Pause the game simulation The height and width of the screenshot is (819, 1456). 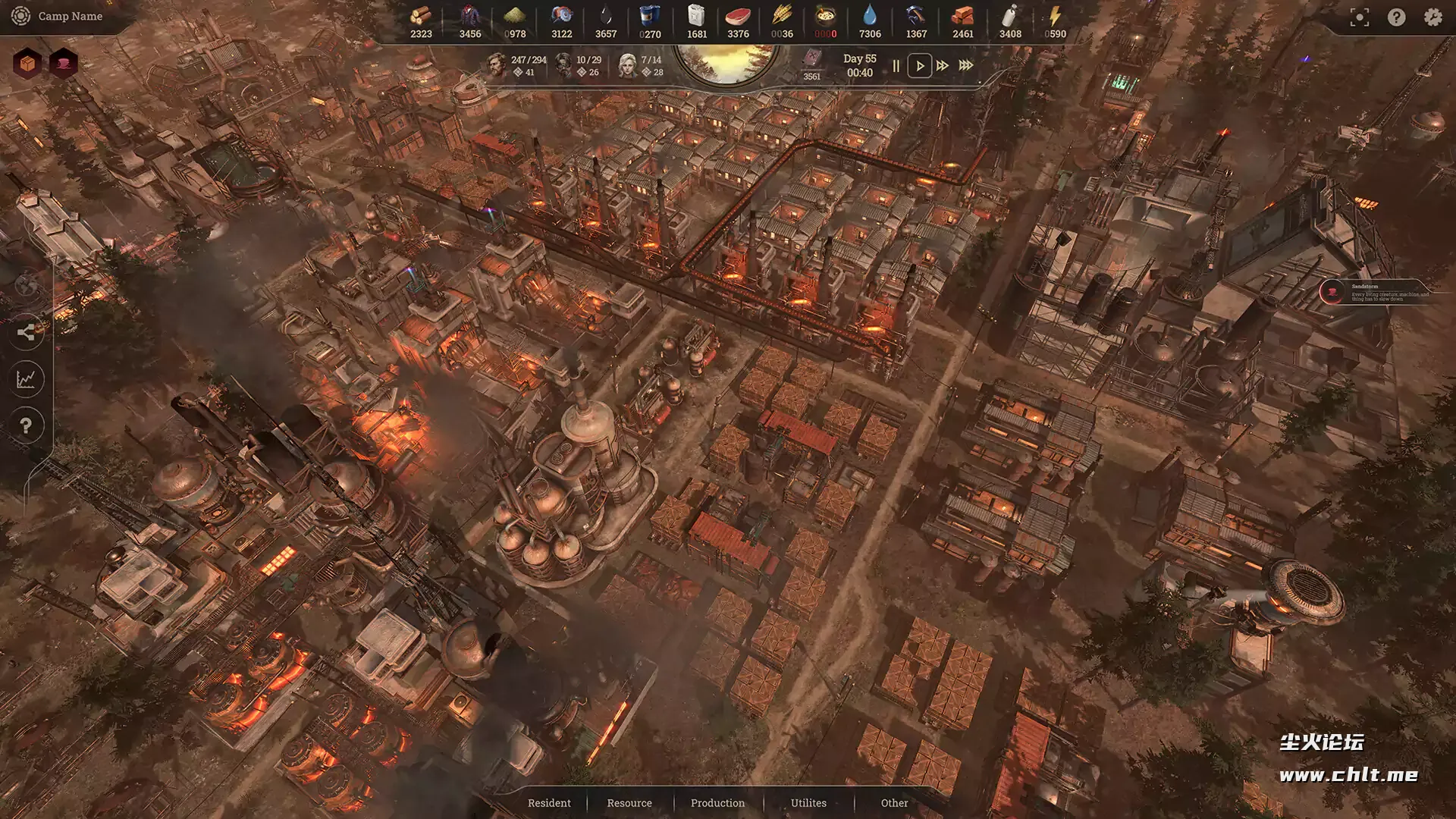896,66
